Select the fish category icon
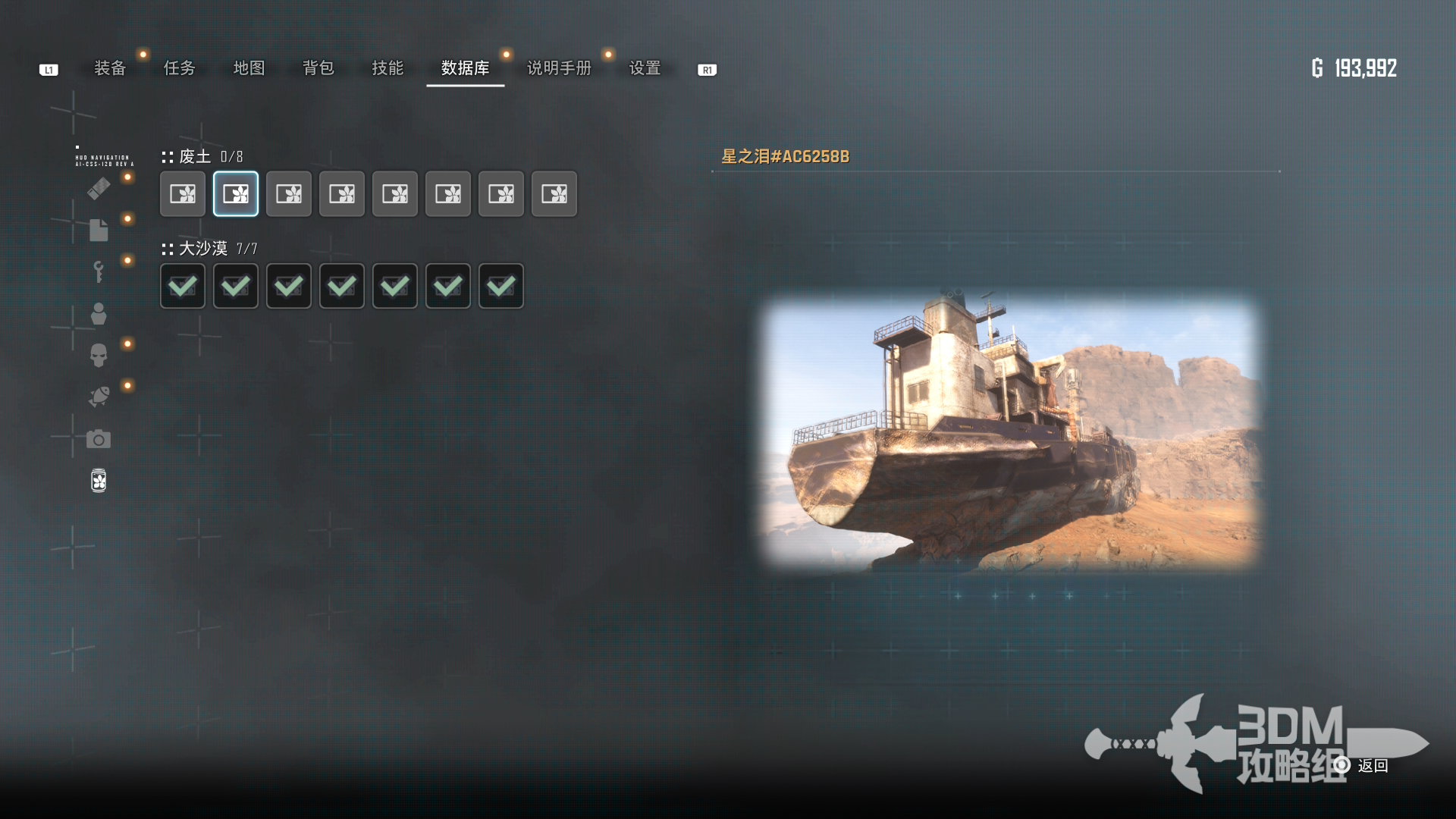 pos(99,397)
